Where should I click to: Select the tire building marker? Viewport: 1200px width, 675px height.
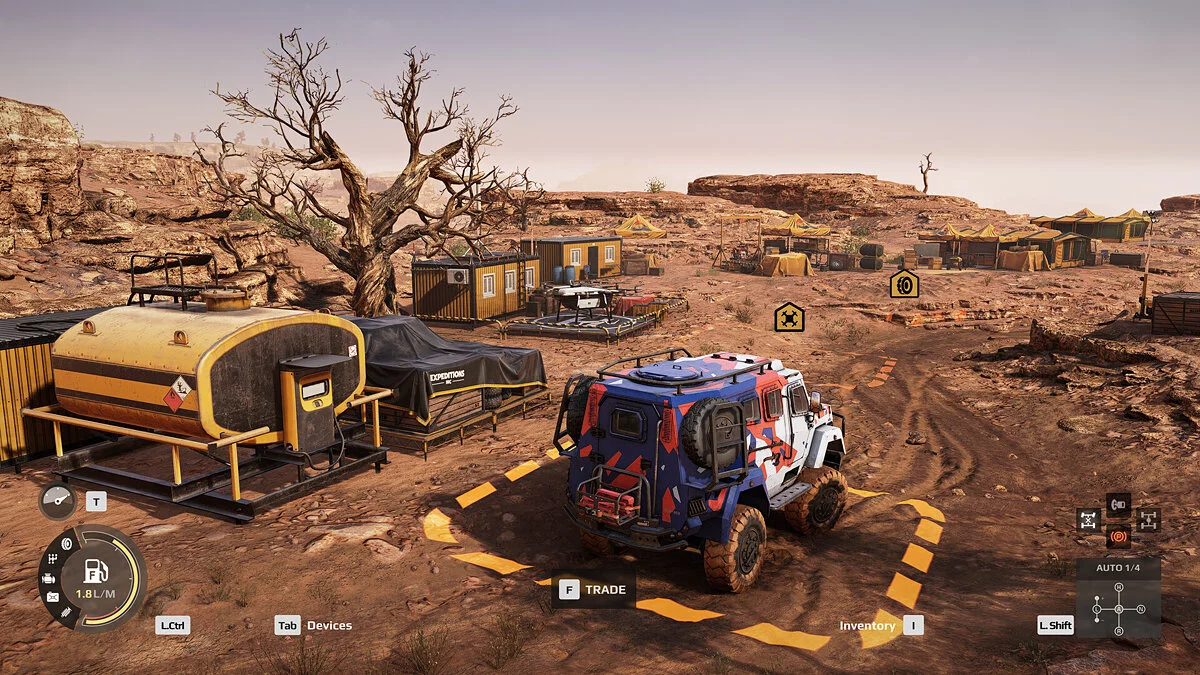coord(904,284)
